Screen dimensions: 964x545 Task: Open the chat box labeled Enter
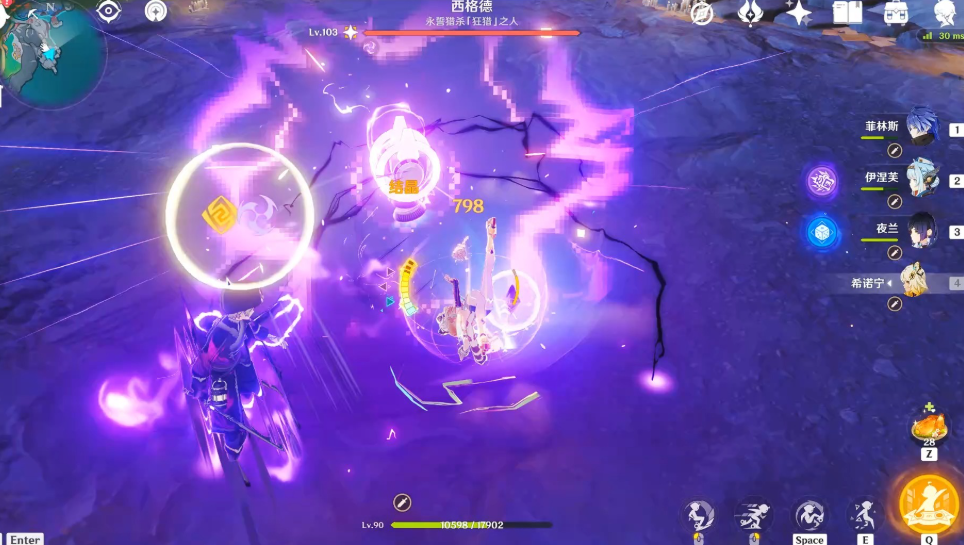pos(24,539)
